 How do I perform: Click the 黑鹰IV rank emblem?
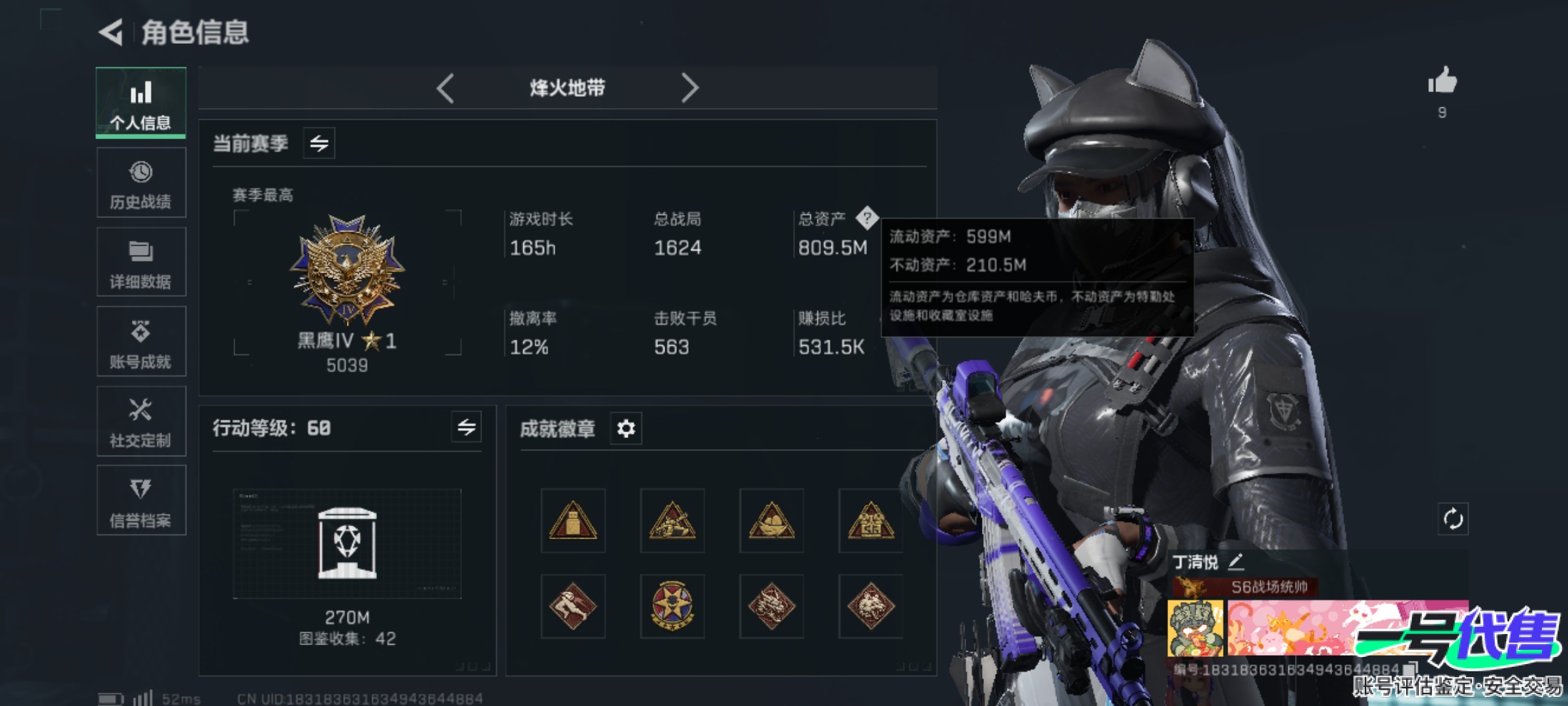tap(347, 270)
